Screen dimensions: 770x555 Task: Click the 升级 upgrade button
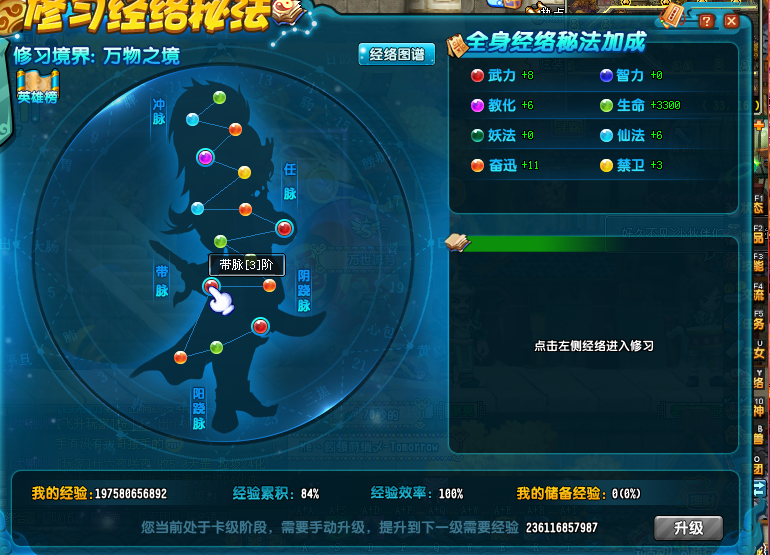pyautogui.click(x=688, y=527)
